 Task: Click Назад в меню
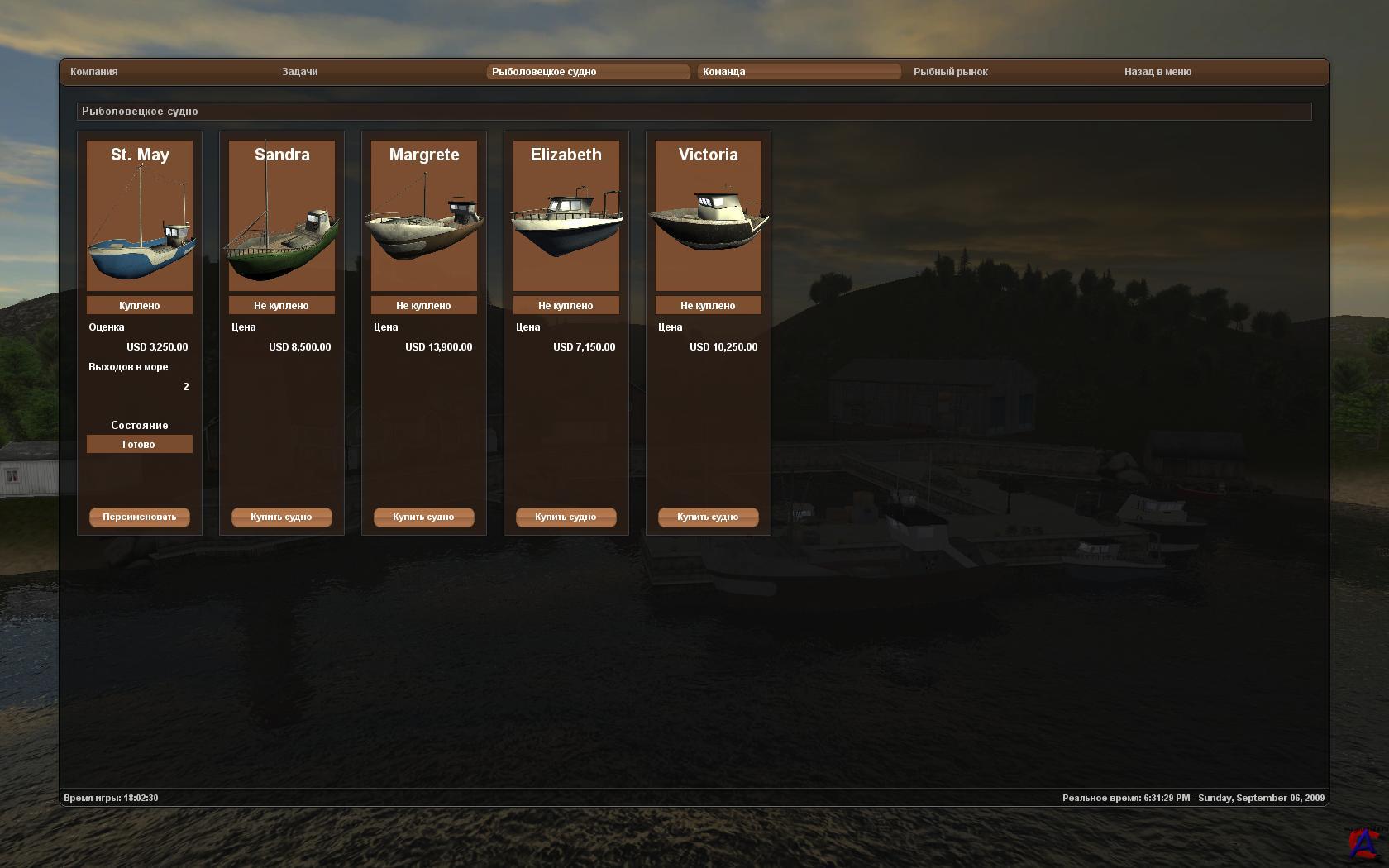(1157, 72)
